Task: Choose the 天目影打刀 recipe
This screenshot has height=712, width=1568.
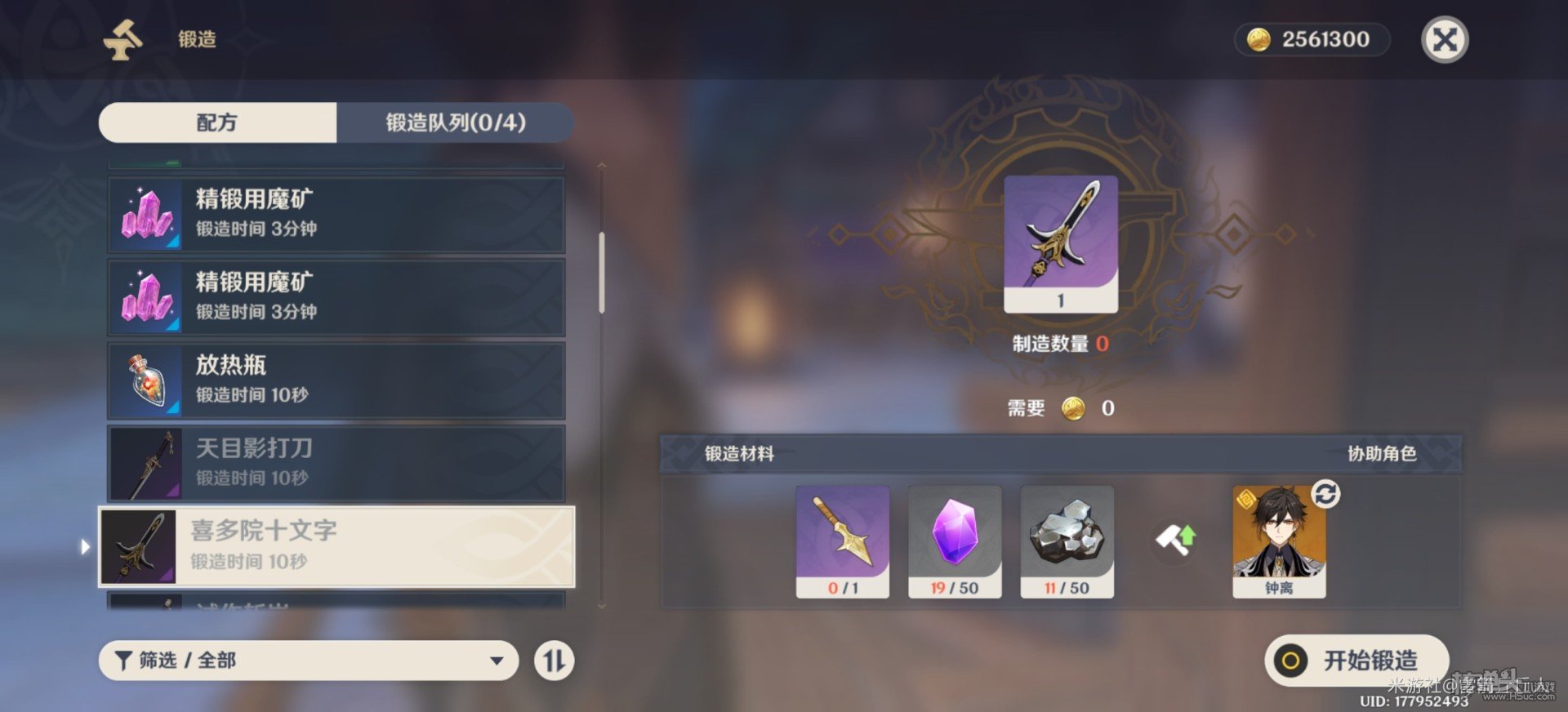Action: (x=336, y=463)
